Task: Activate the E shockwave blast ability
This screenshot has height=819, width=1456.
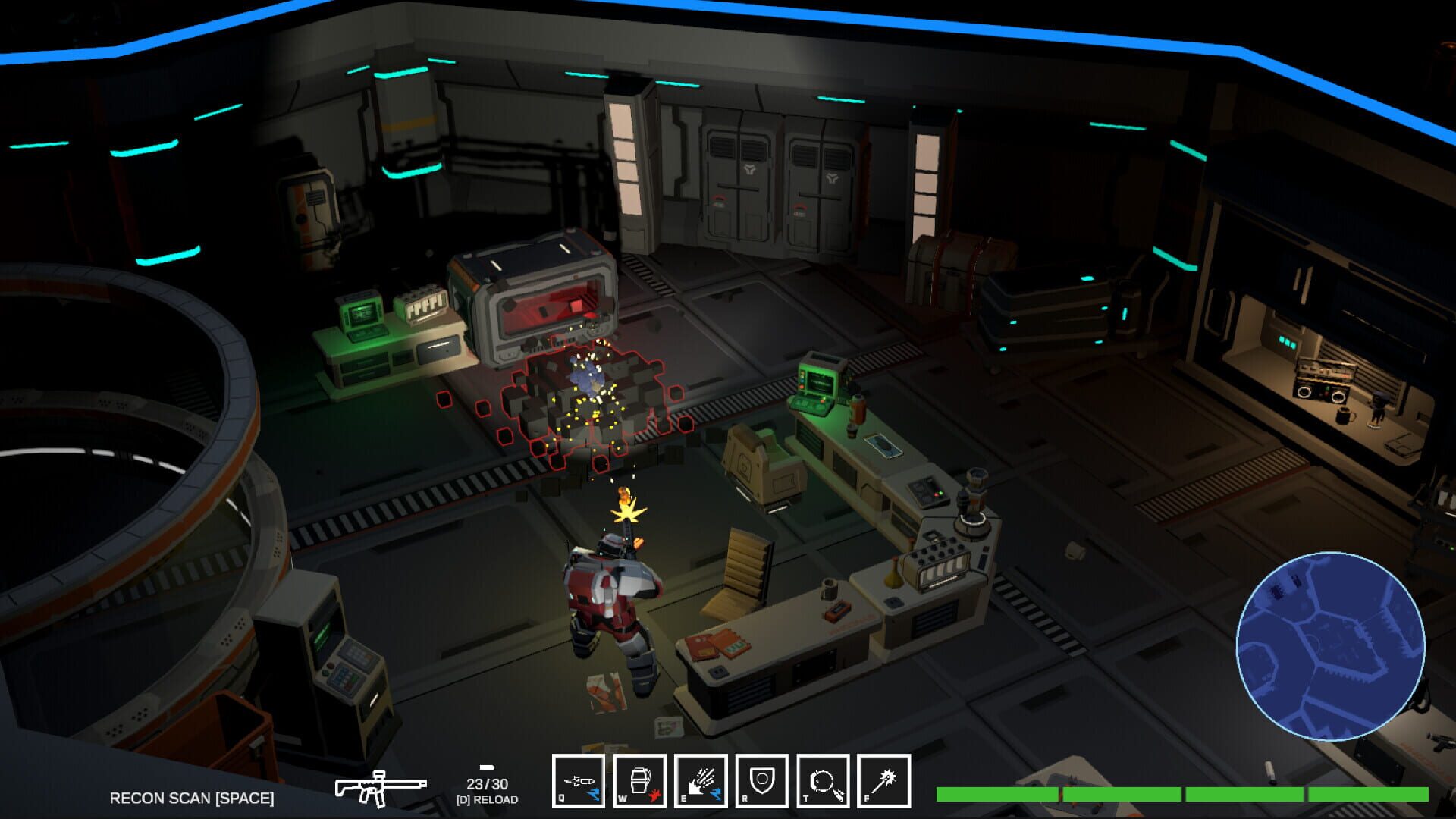Action: point(702,780)
